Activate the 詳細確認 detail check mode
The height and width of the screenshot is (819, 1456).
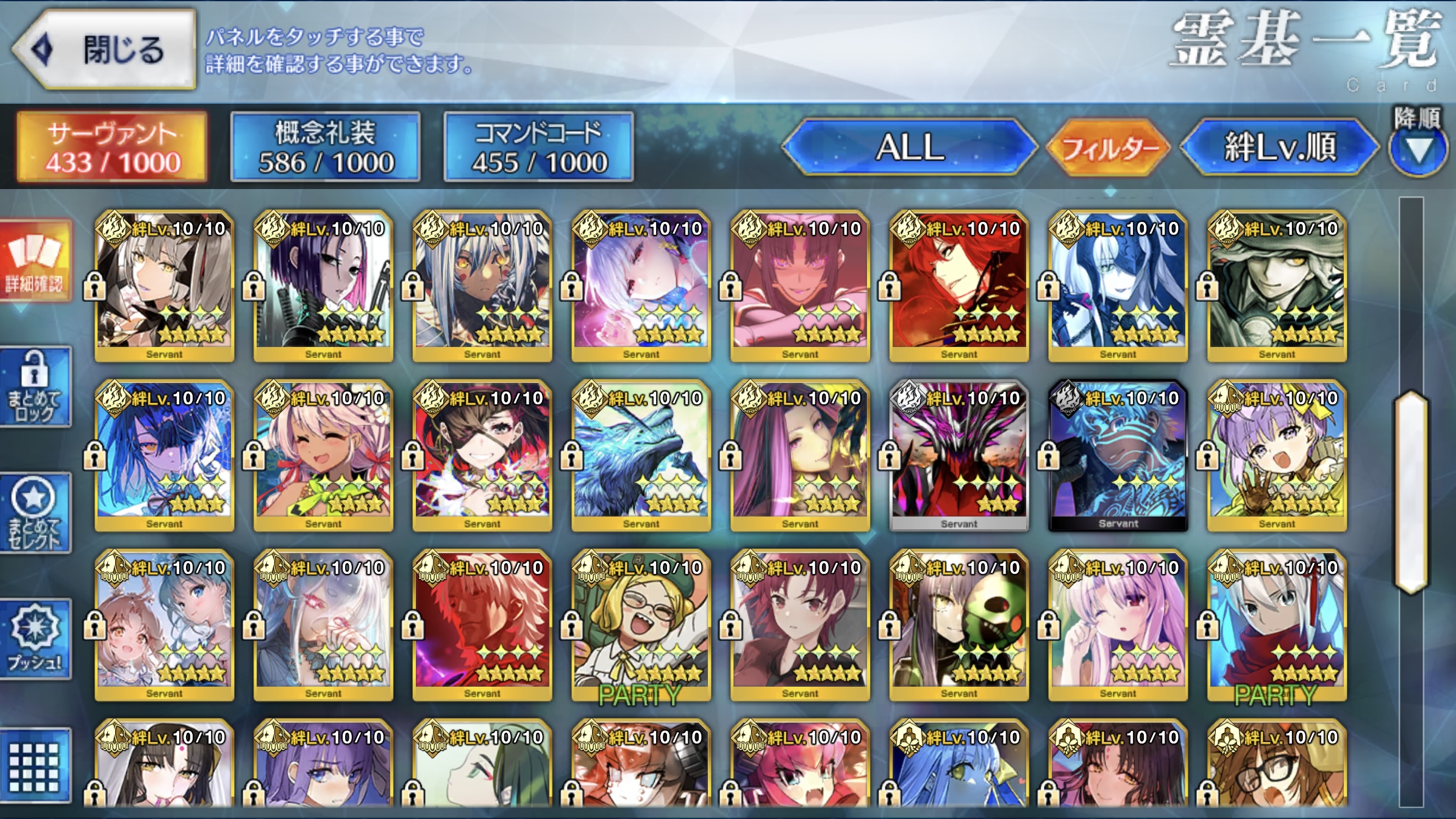(35, 261)
